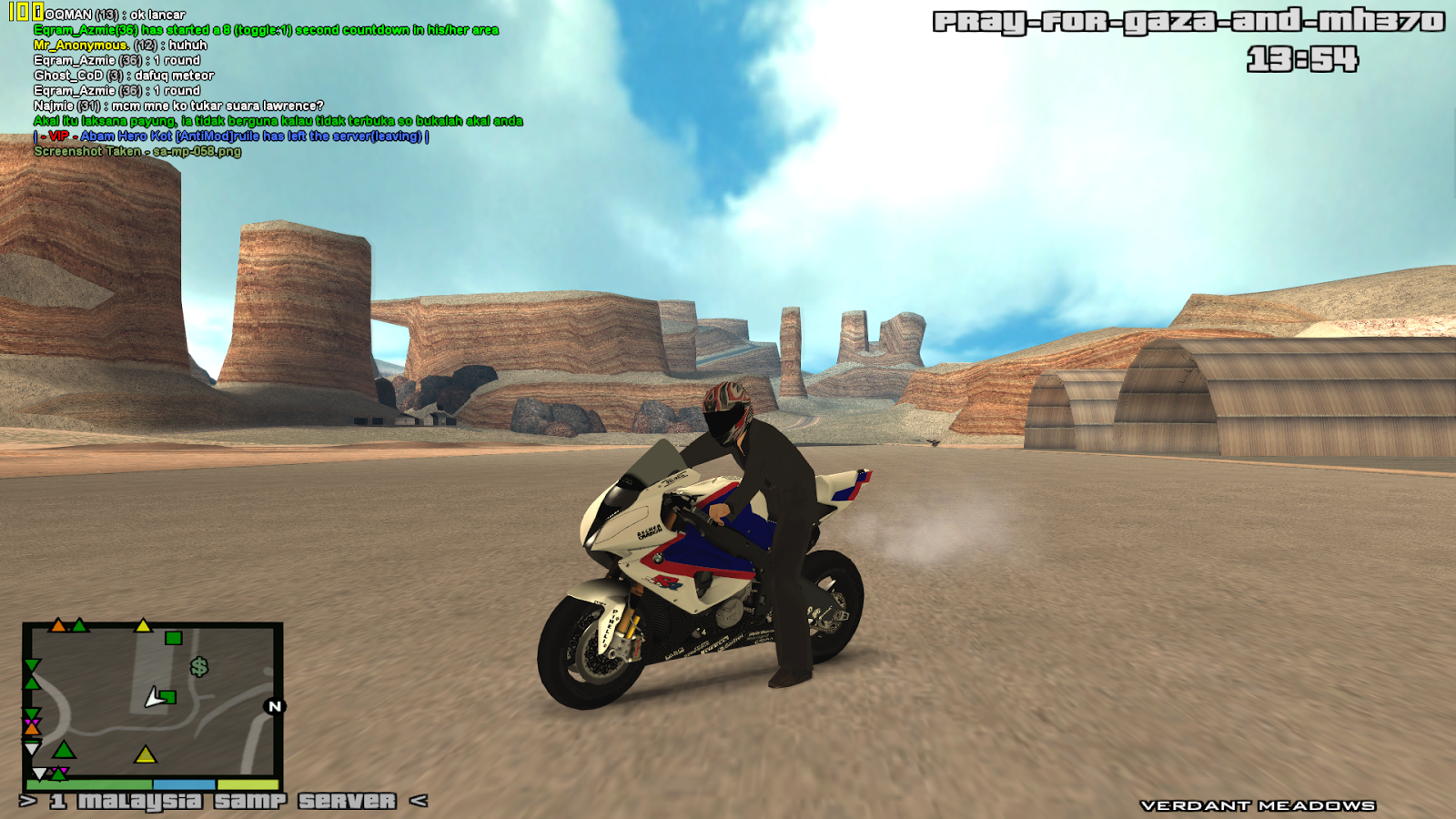Click the green downward-pointing blip to toggle tracking
Screen dimensions: 1456x819
[31, 665]
